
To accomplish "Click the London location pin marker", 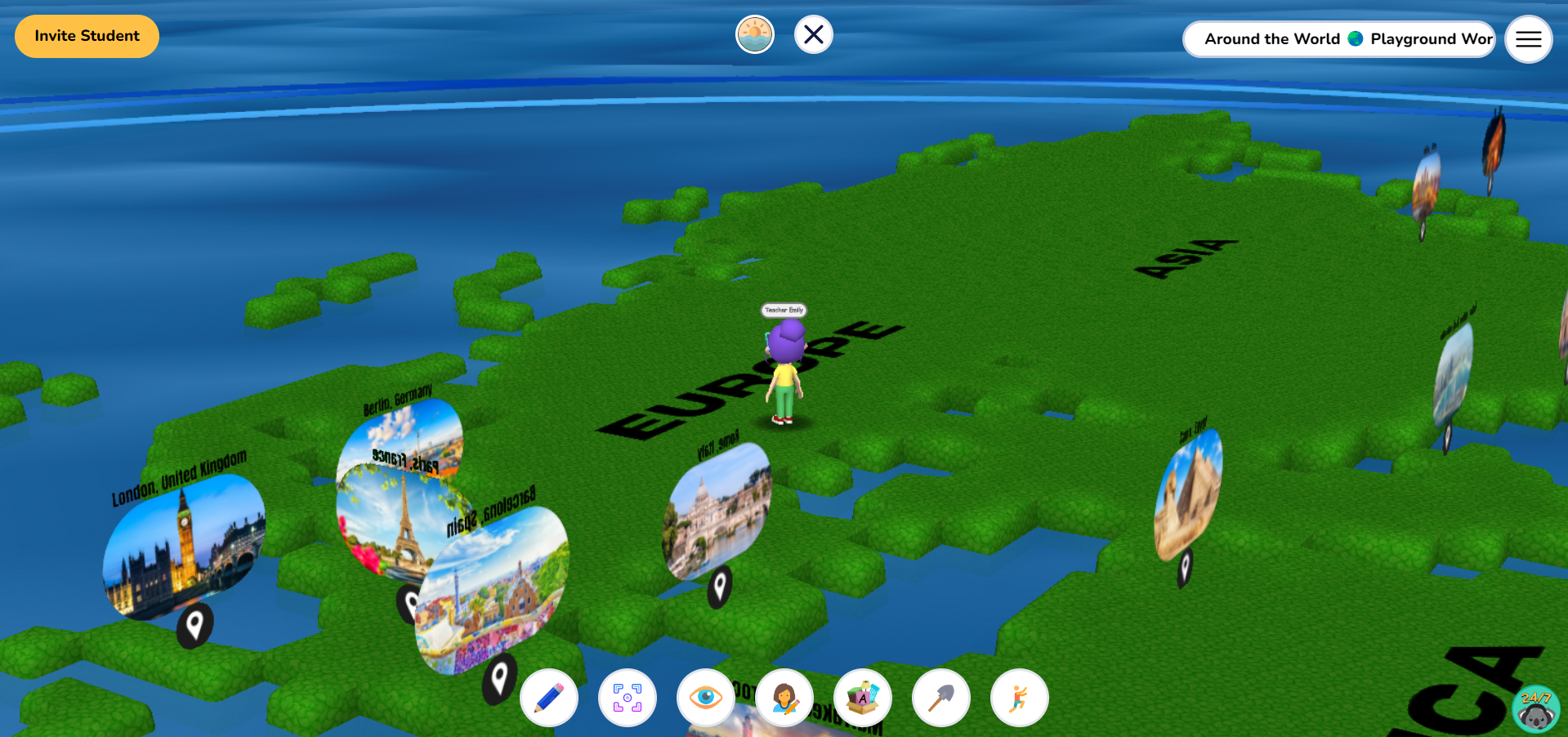I will tap(194, 625).
